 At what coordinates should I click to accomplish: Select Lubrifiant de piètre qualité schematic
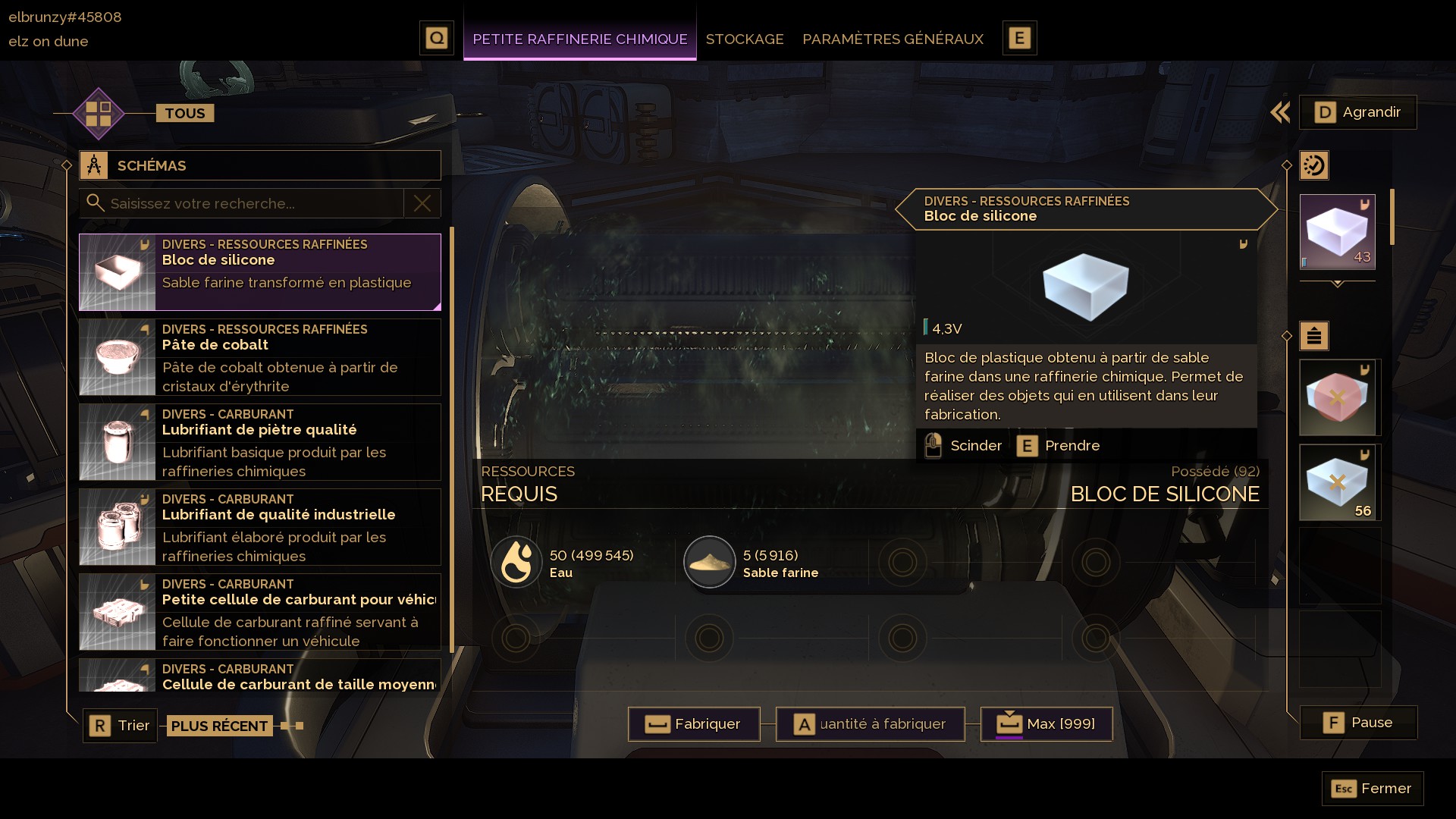[260, 442]
